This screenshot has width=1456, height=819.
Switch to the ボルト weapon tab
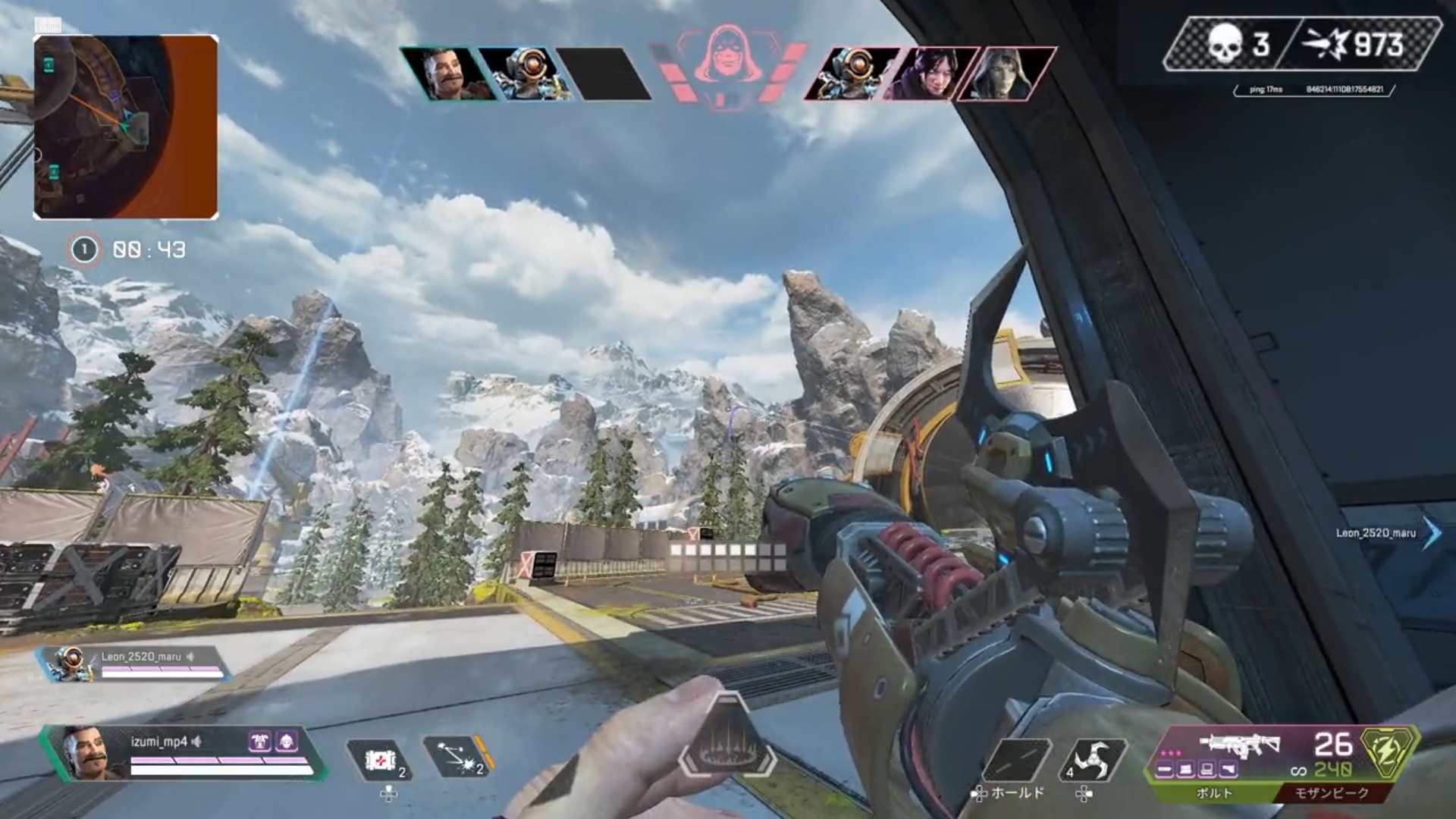tap(1213, 793)
